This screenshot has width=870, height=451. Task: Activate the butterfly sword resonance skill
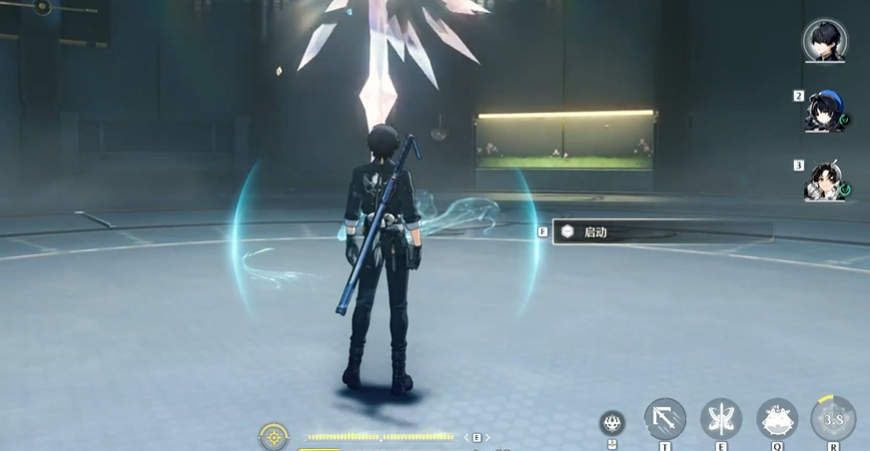[x=720, y=419]
